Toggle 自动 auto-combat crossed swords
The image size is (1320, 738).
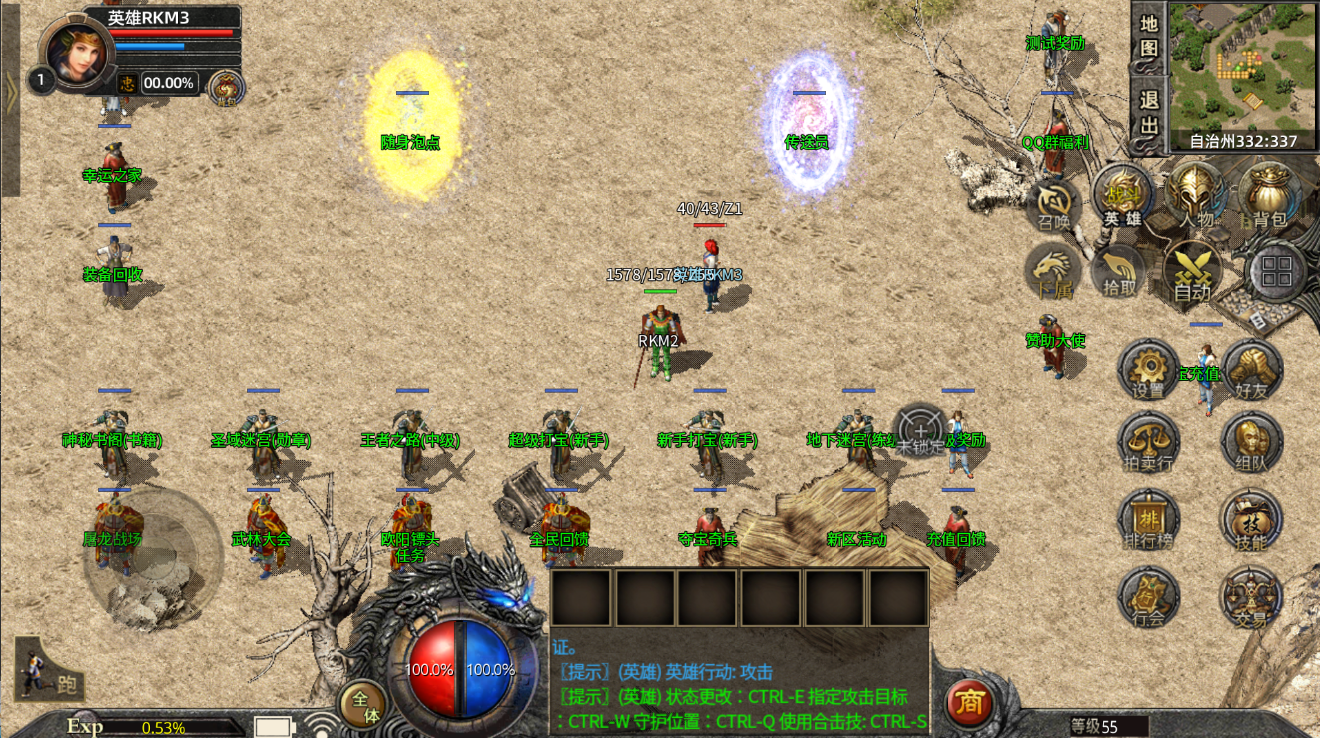coord(1192,271)
